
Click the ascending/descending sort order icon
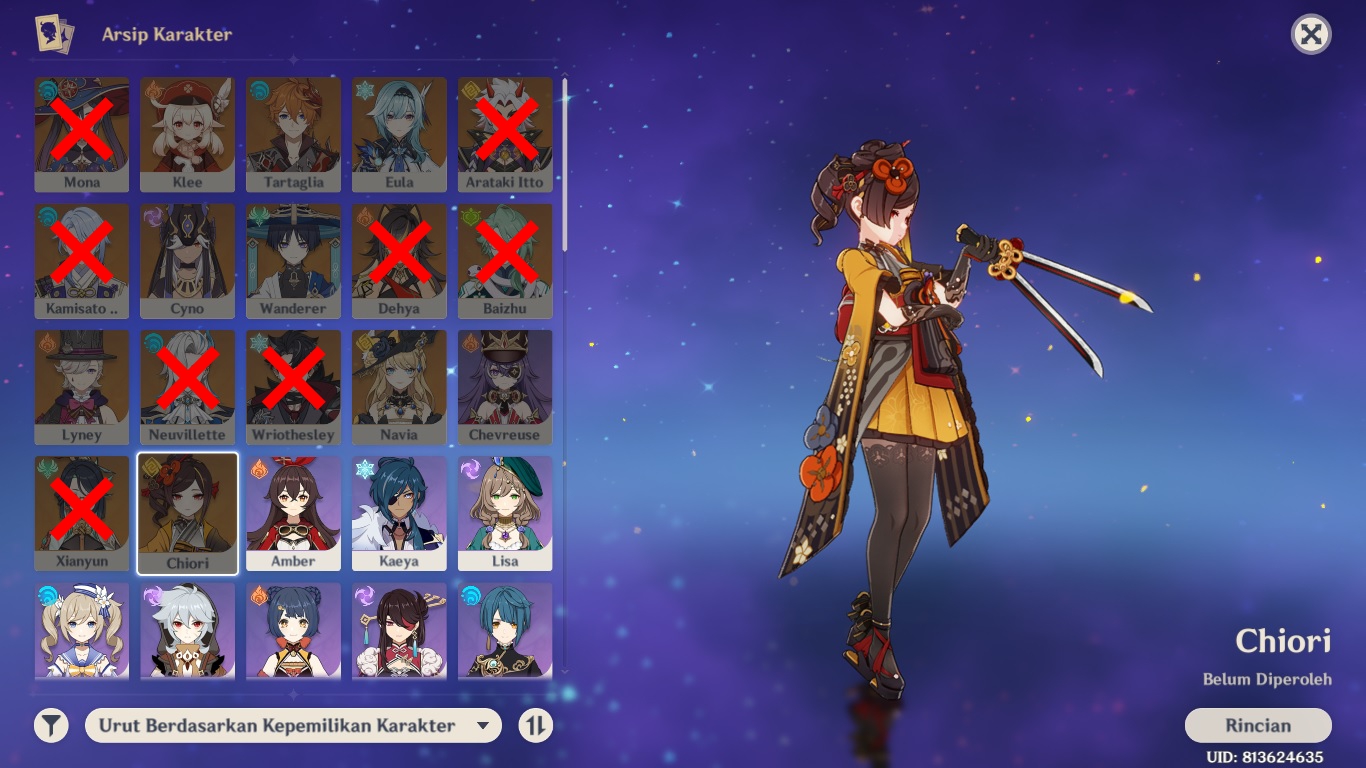coord(535,726)
